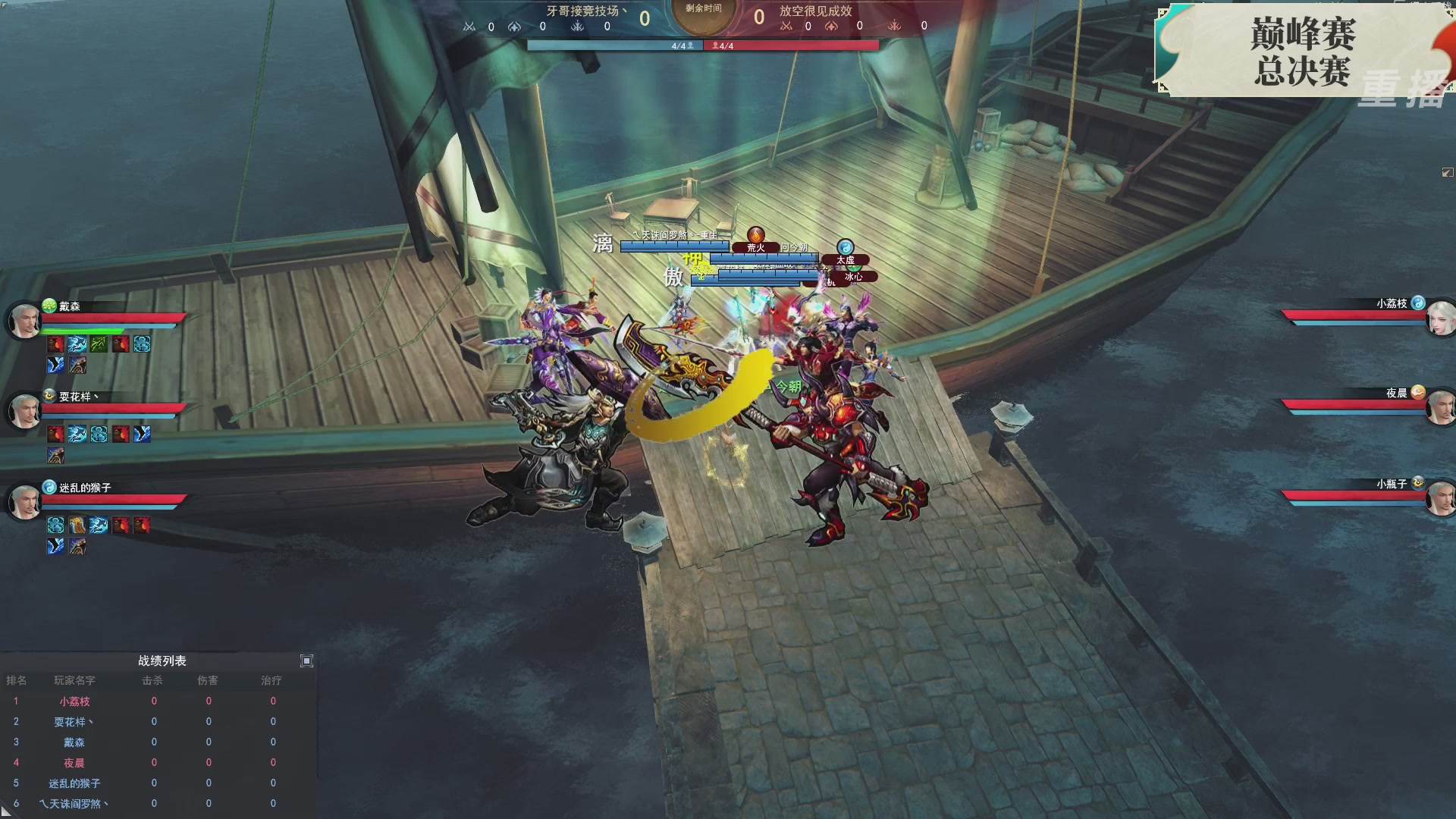Select 夜晨's portrait in the right team frames
This screenshot has width=1456, height=819.
(1440, 409)
